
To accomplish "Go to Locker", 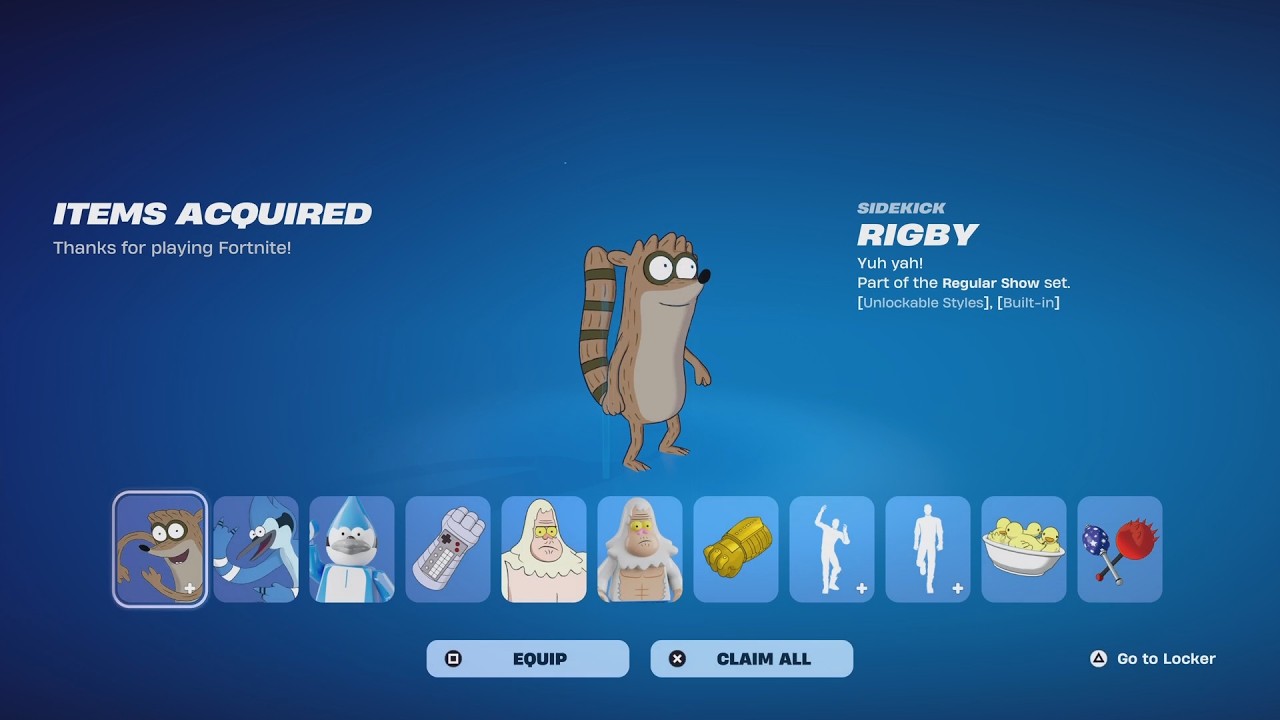I will coord(1153,659).
